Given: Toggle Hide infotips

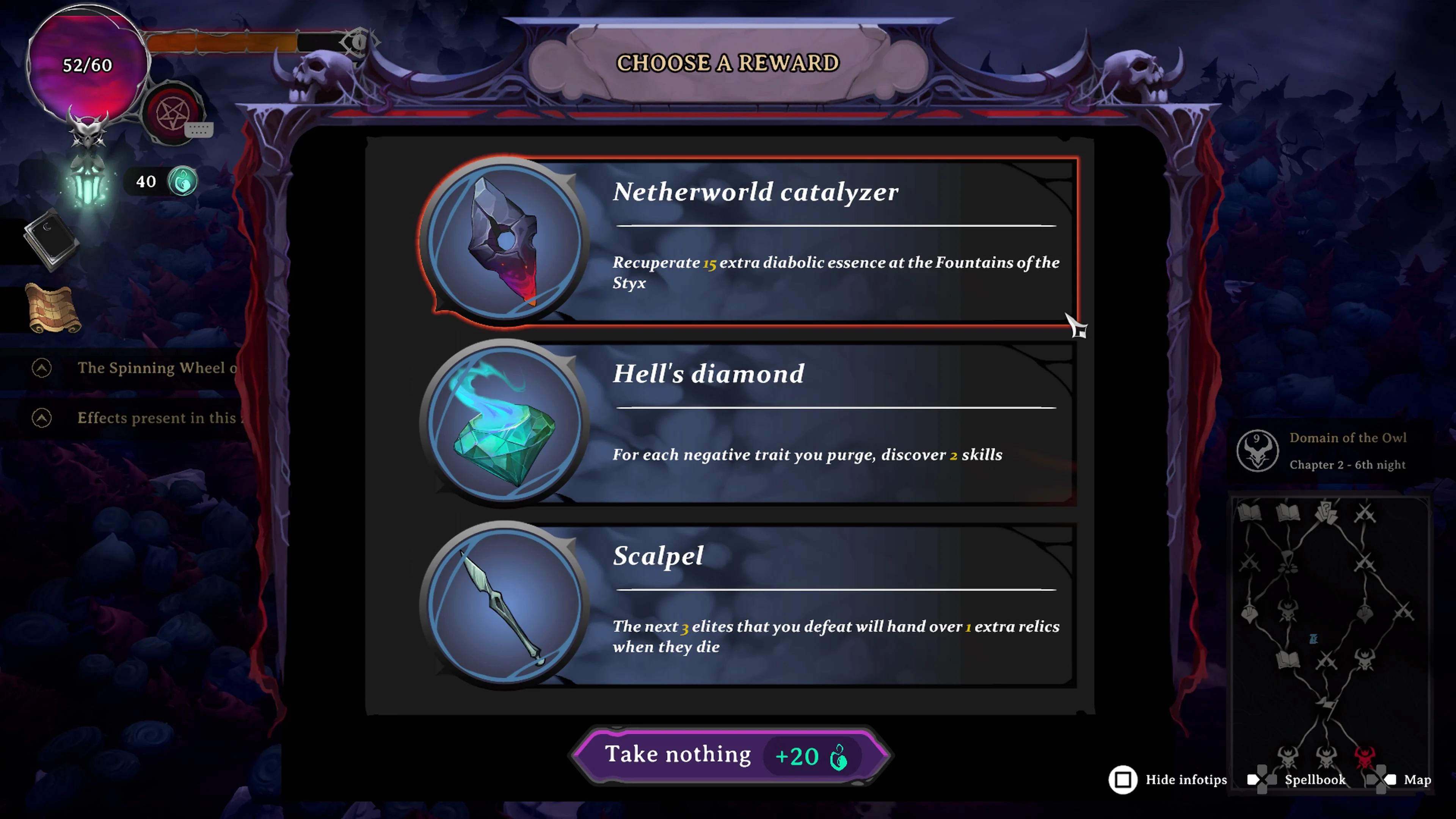Looking at the screenshot, I should (1122, 780).
